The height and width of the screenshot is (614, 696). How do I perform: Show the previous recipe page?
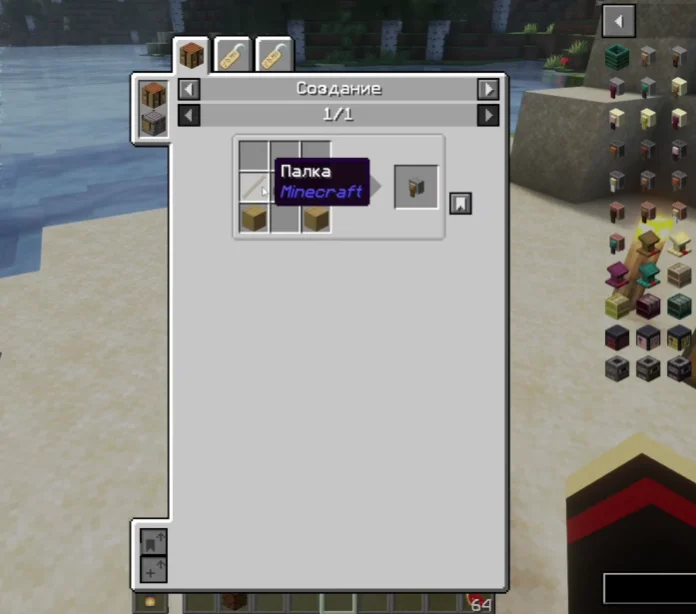click(189, 115)
